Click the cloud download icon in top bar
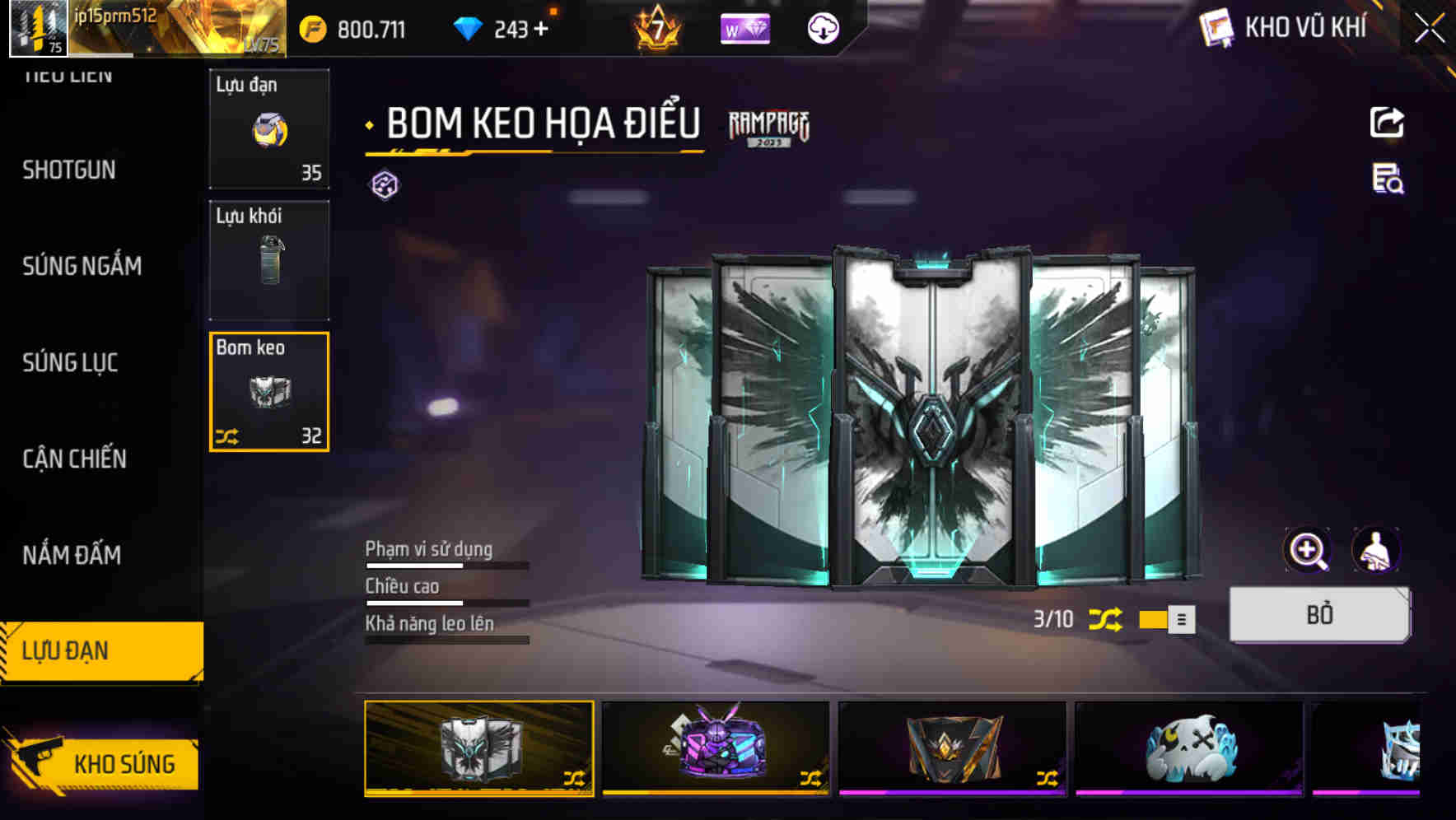The width and height of the screenshot is (1456, 820). 821,27
